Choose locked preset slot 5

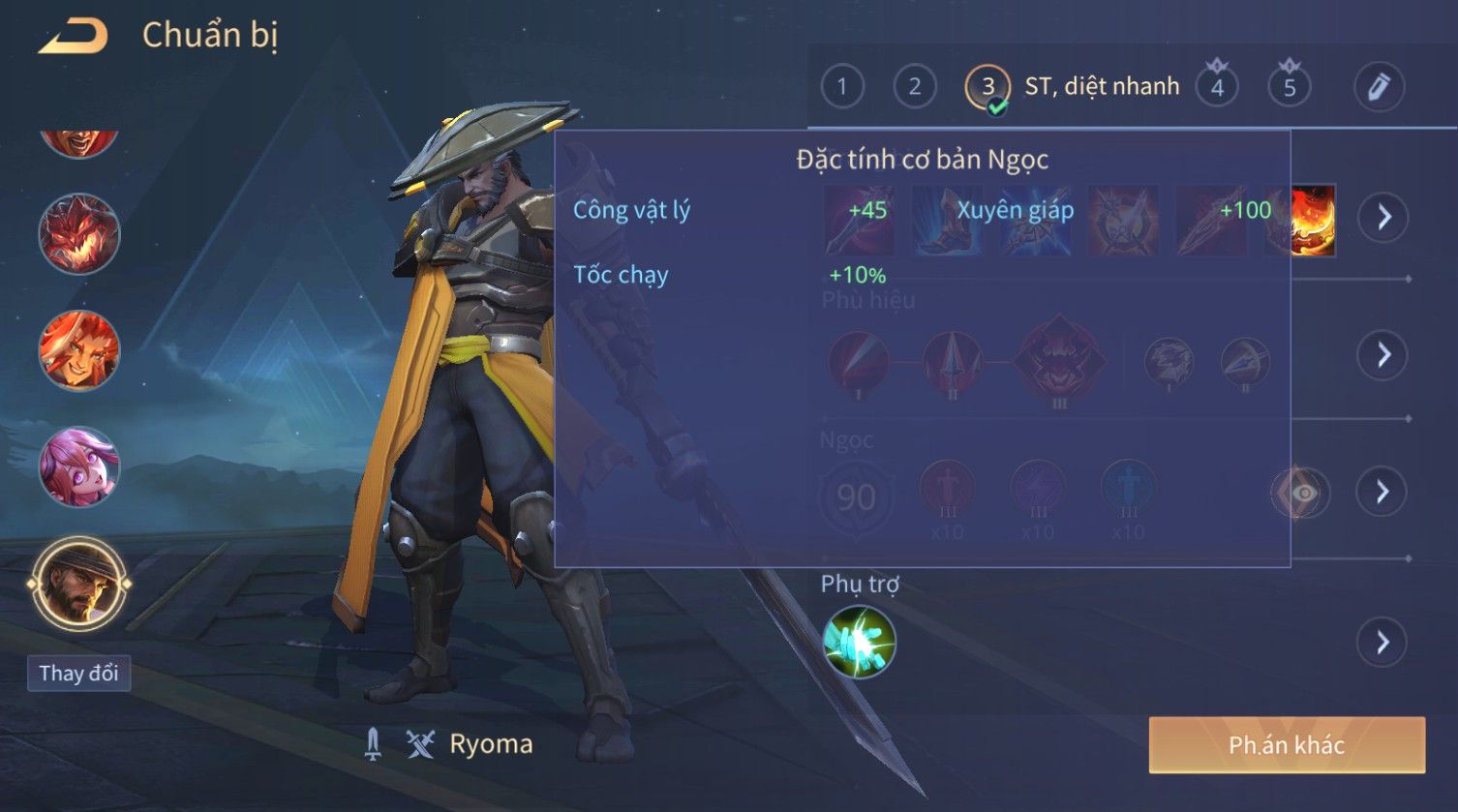tap(1289, 87)
